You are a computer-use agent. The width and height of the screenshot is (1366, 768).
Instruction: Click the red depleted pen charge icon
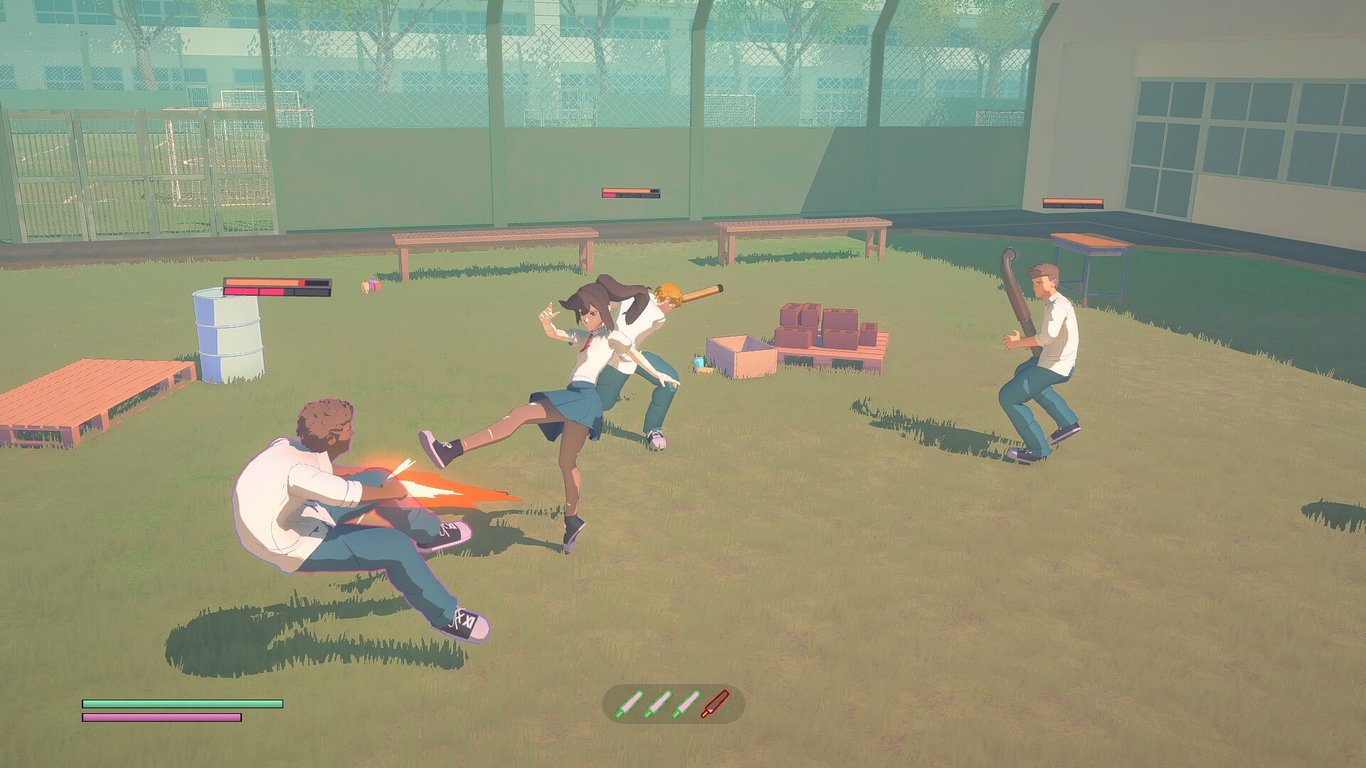pyautogui.click(x=714, y=702)
